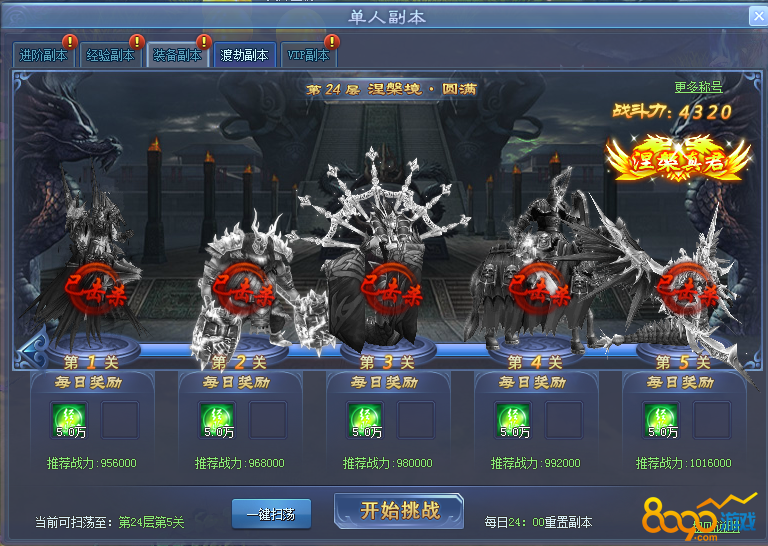Screen dimensions: 768x546
Task: Click the 第1关 green experience reward icon
Action: click(x=70, y=419)
